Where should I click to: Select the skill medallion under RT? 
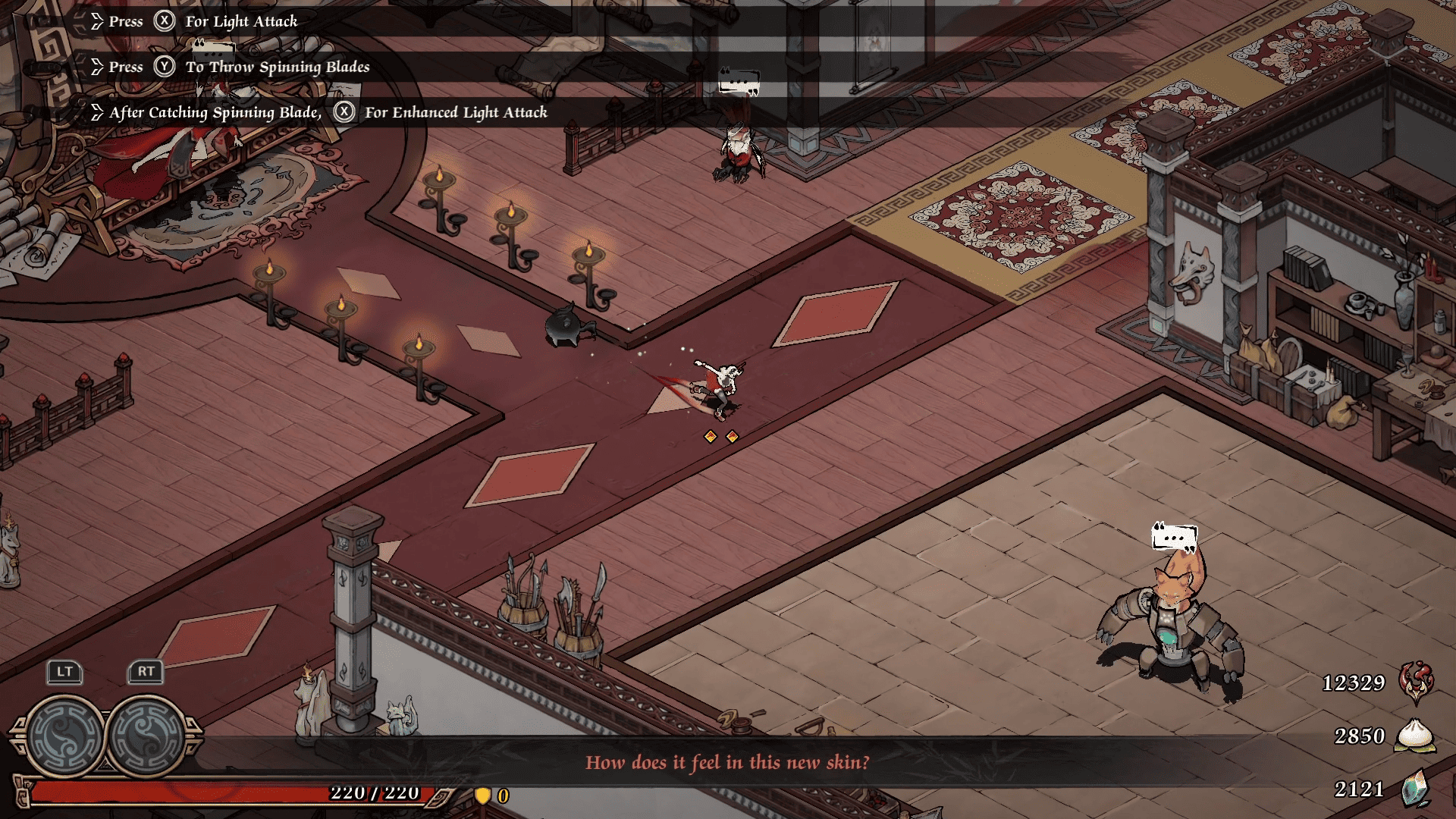tap(146, 736)
